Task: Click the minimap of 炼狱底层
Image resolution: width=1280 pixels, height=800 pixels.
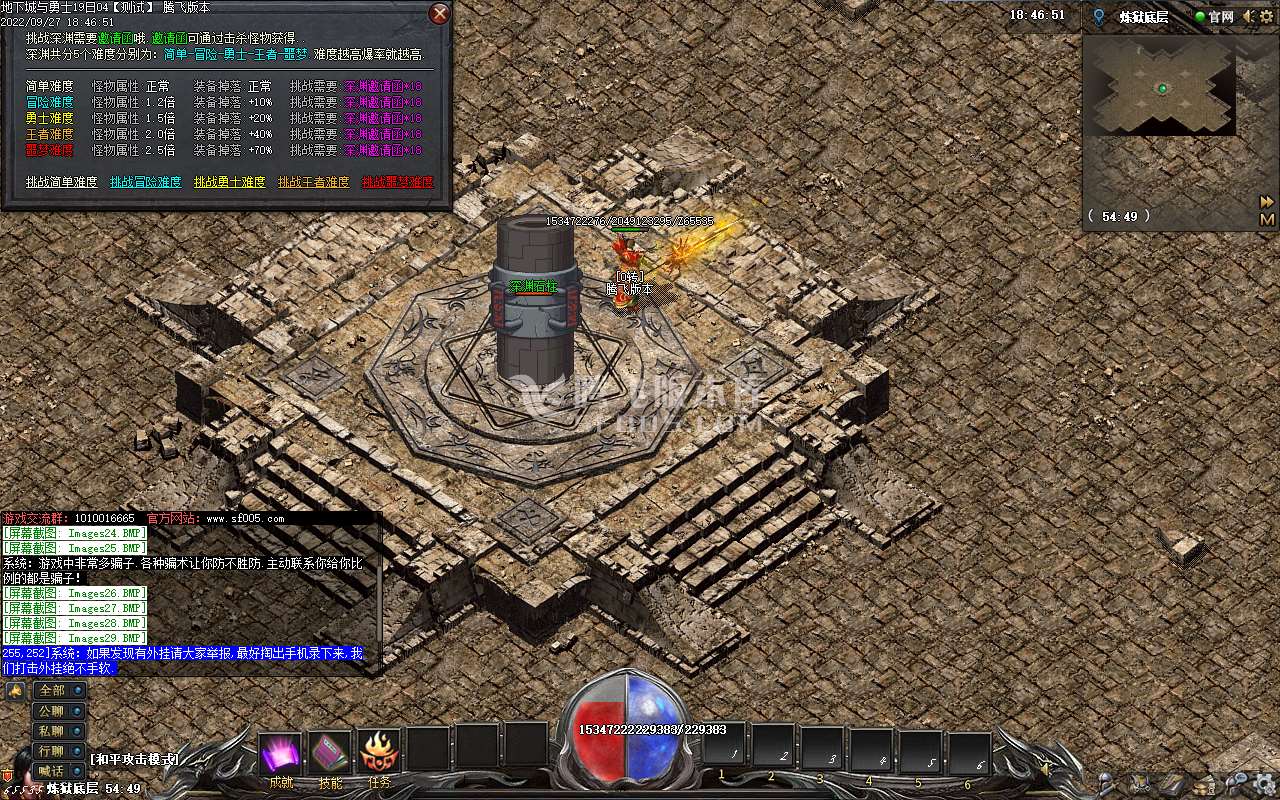Action: [x=1160, y=88]
